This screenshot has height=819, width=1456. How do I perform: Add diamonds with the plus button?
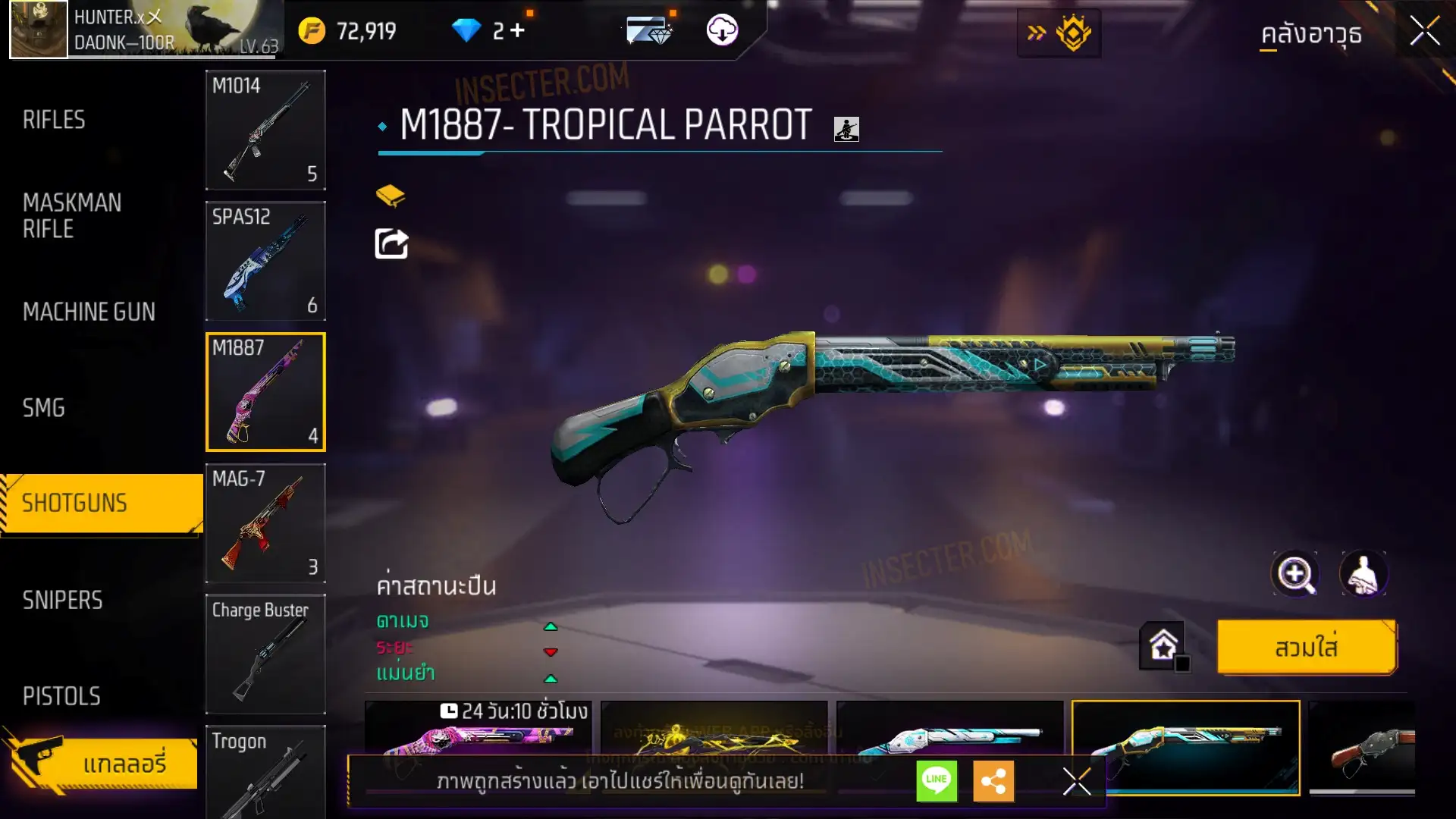[x=518, y=30]
